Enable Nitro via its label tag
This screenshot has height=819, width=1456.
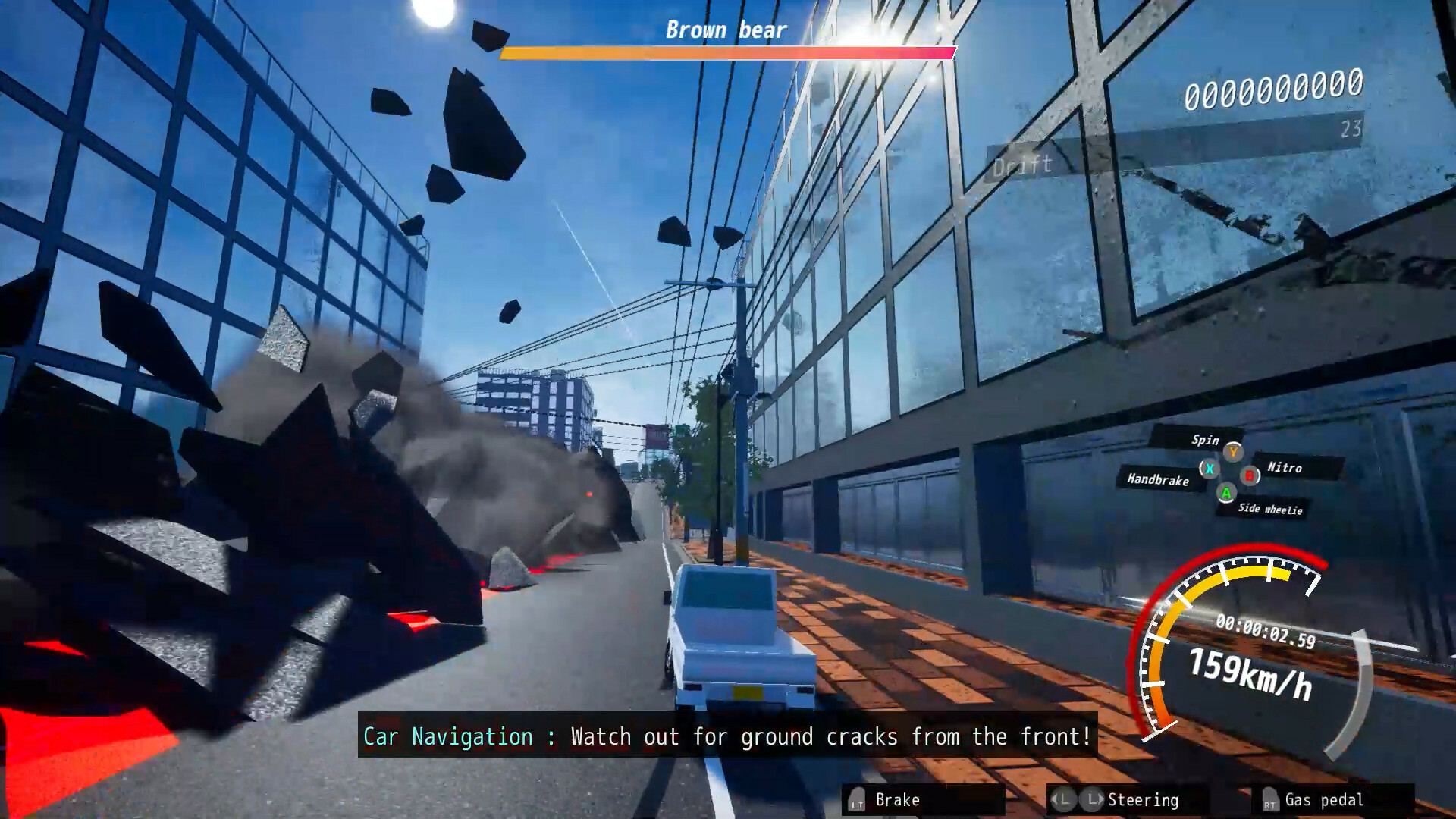click(x=1285, y=468)
